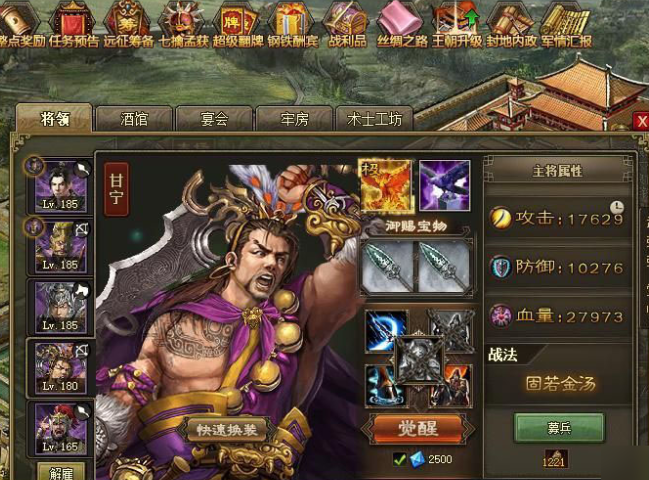The width and height of the screenshot is (649, 480).
Task: Go to the 木士工坊 workshop tab
Action: pos(374,119)
